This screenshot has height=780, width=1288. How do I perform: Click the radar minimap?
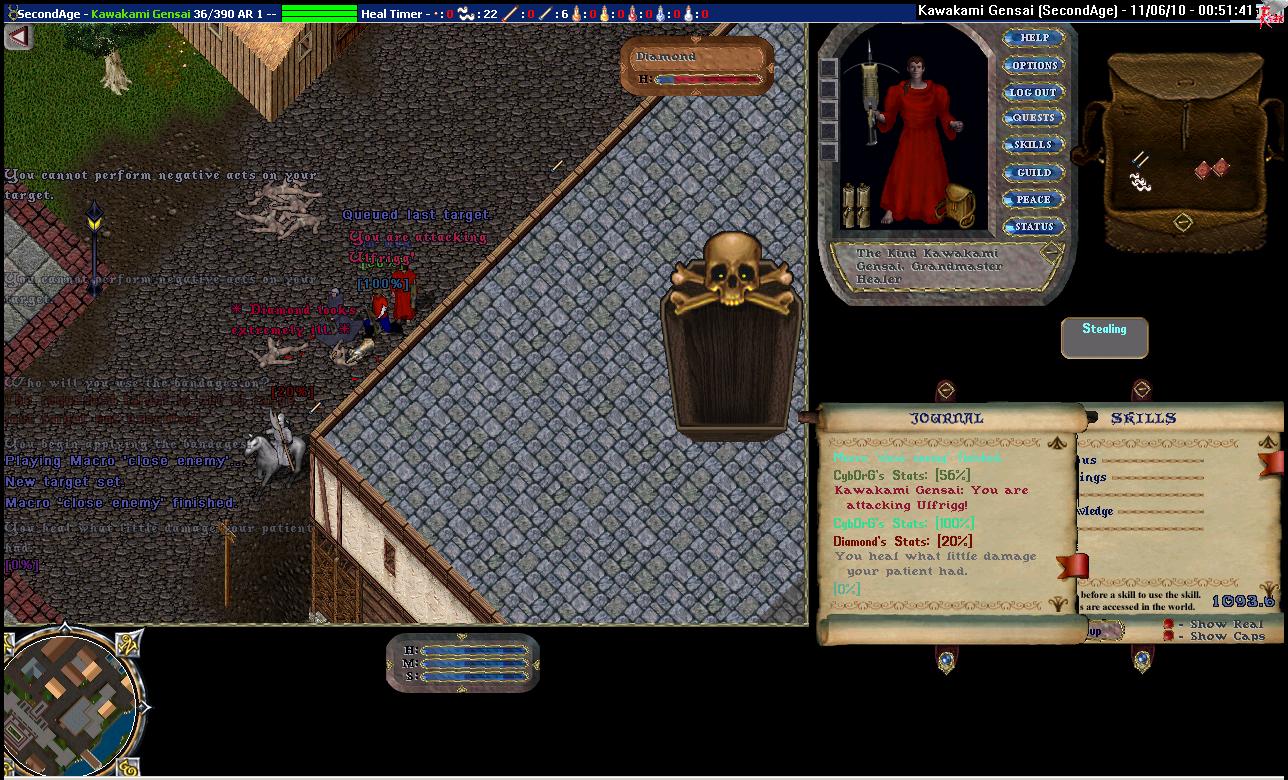point(70,700)
